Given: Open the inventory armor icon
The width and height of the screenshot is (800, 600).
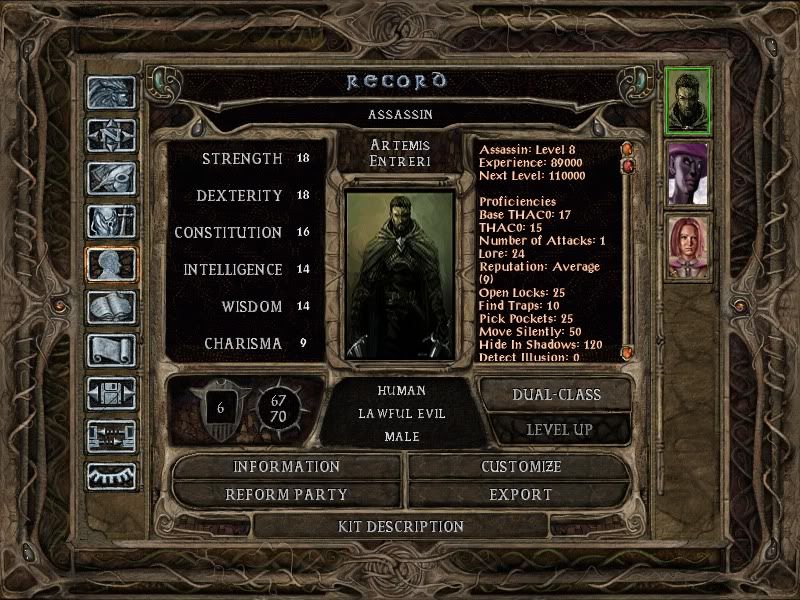Looking at the screenshot, I should (x=111, y=222).
